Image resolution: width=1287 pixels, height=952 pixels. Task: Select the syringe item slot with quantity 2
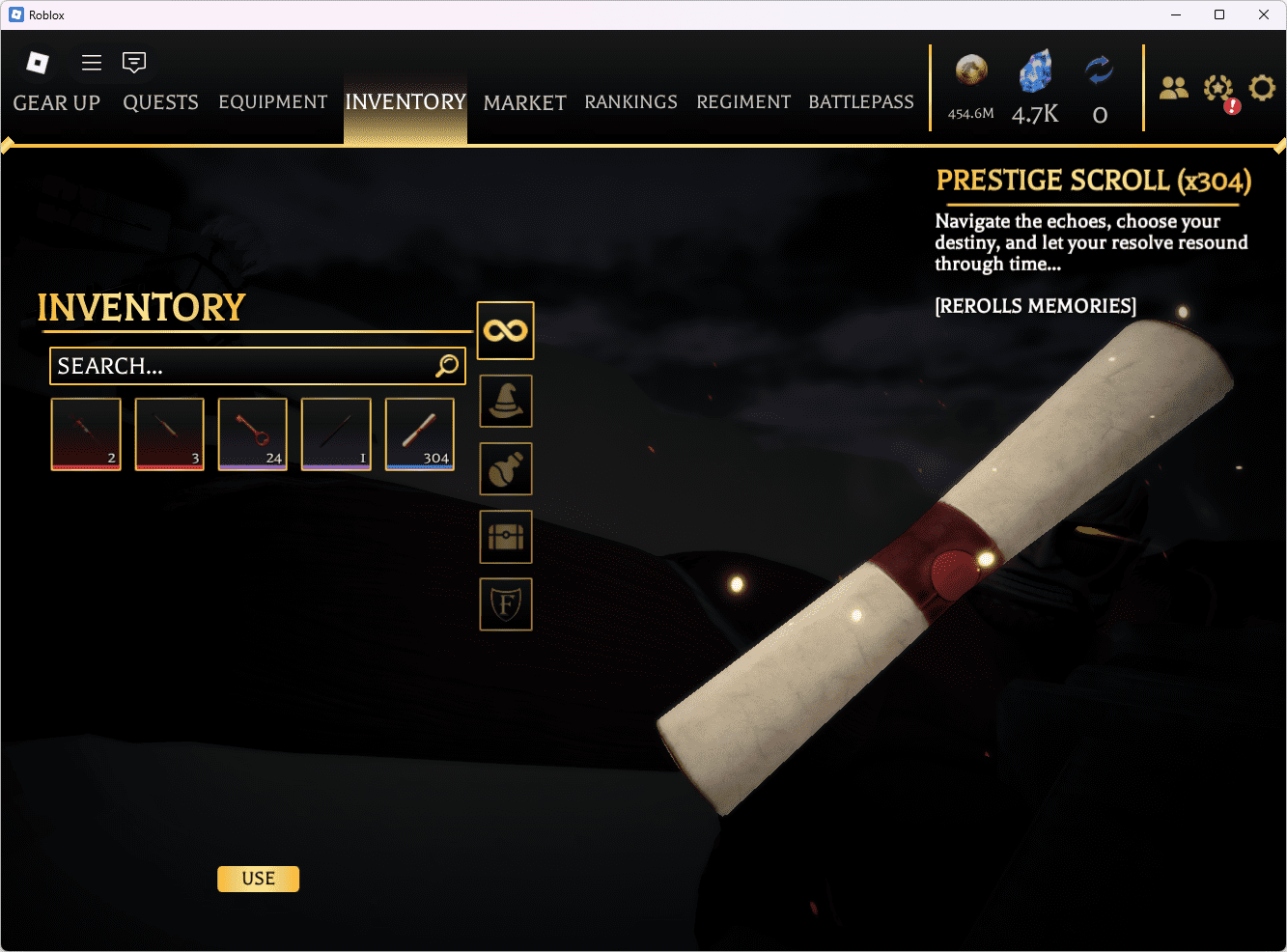click(x=86, y=434)
